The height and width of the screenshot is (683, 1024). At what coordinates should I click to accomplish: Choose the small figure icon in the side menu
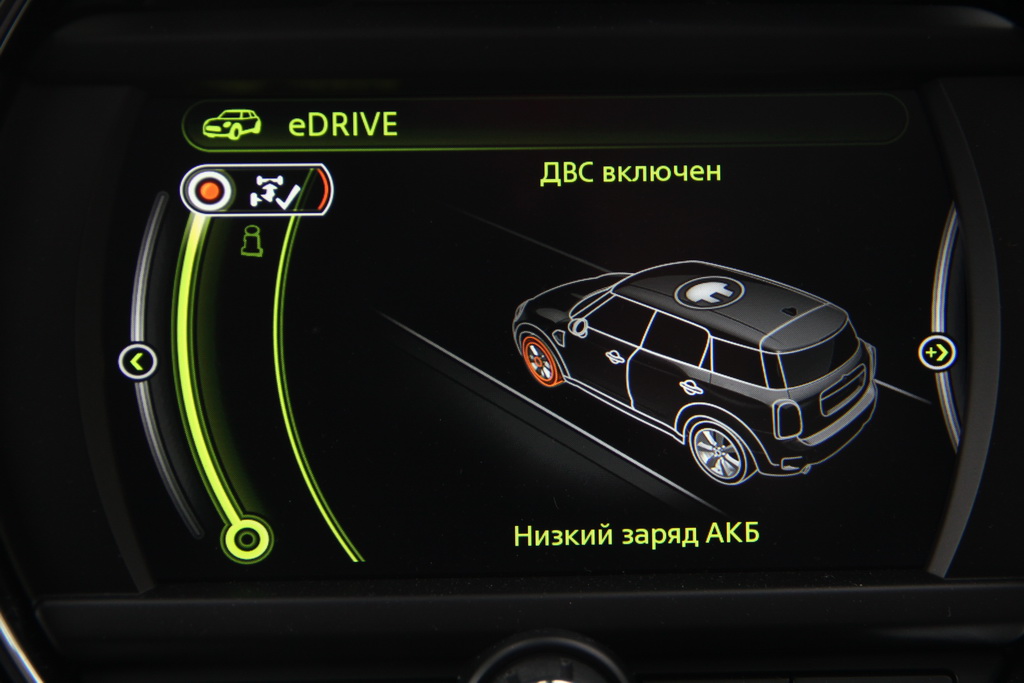tap(251, 243)
